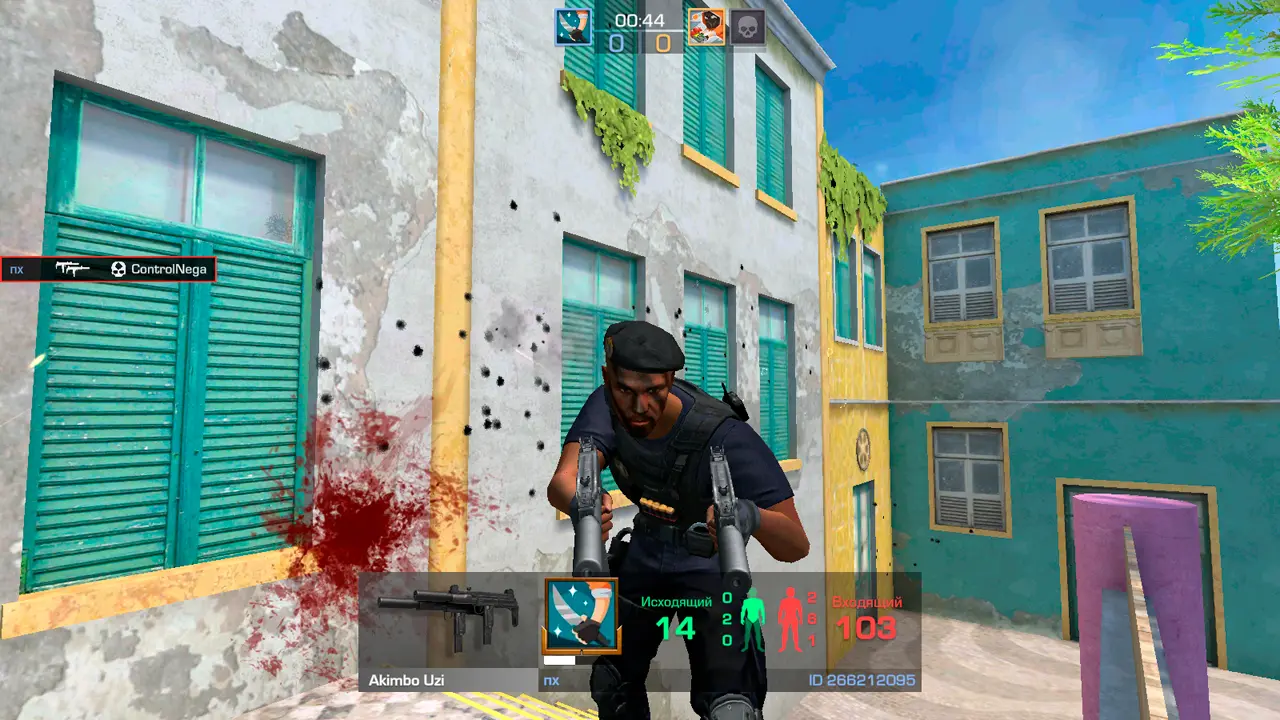The width and height of the screenshot is (1280, 720).
Task: Click the blue team player avatar in the scoreboard
Action: coord(573,27)
